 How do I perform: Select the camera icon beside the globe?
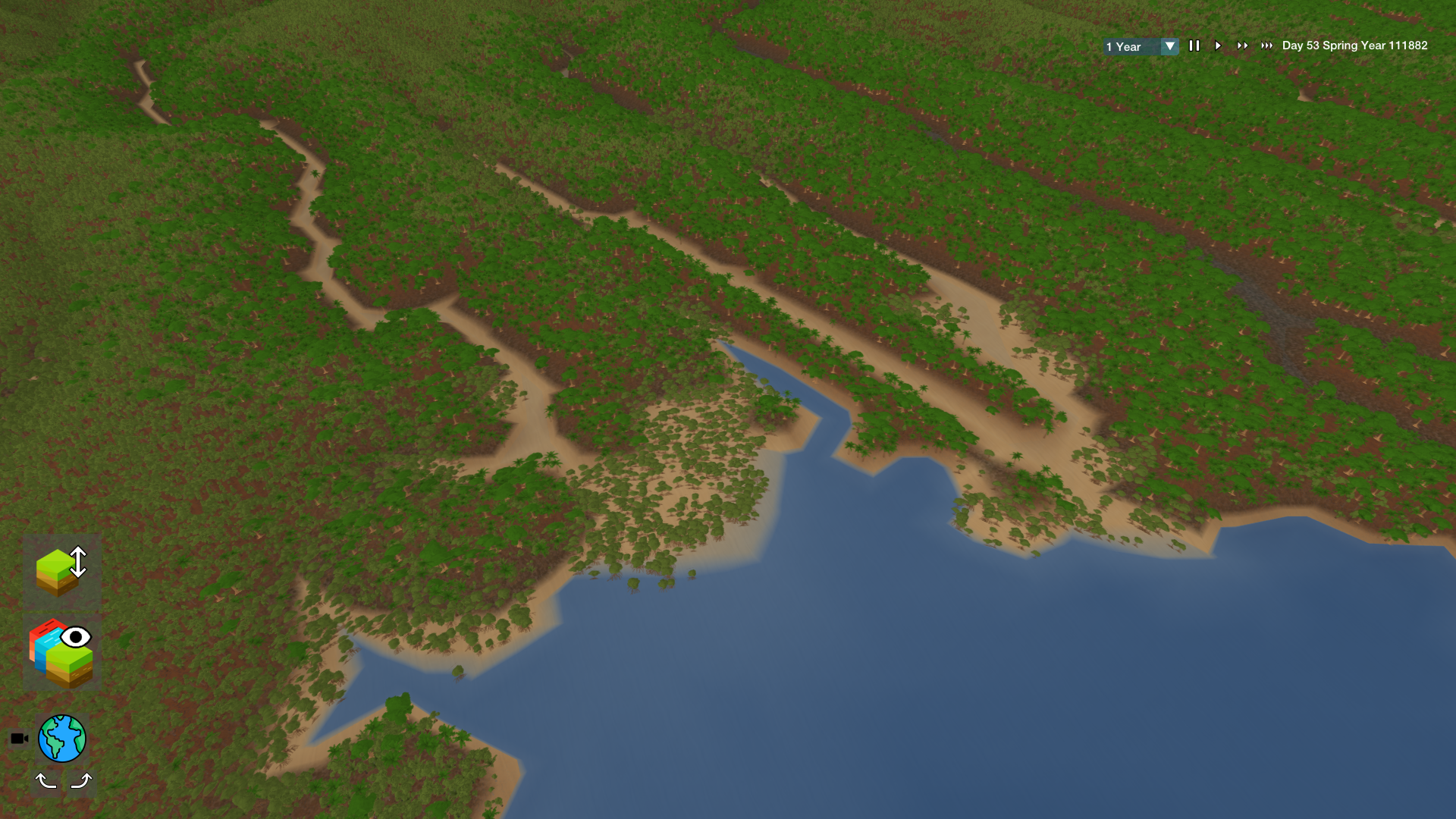19,737
